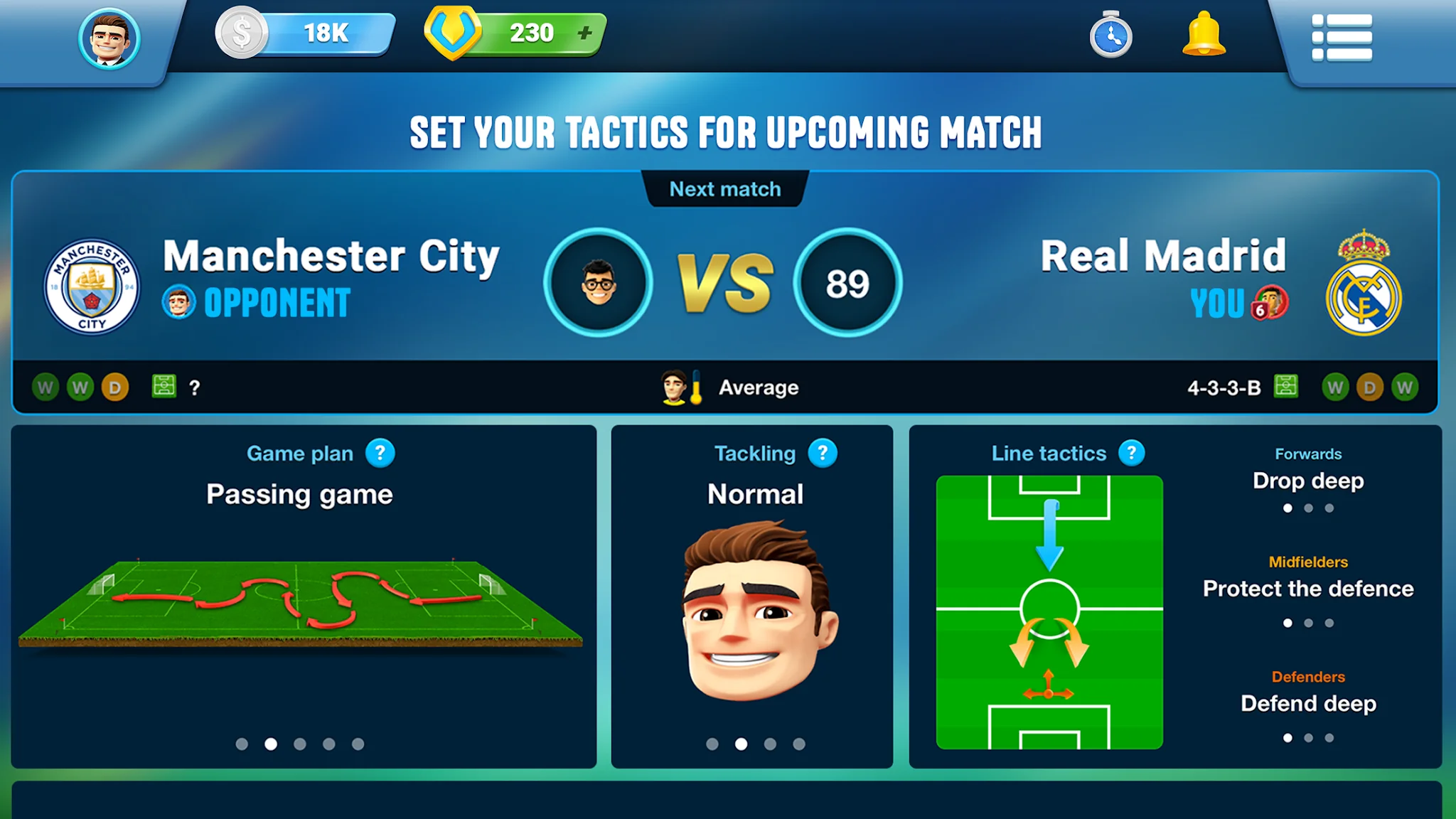Click the opponent manager avatar circle
The height and width of the screenshot is (819, 1456).
[599, 282]
